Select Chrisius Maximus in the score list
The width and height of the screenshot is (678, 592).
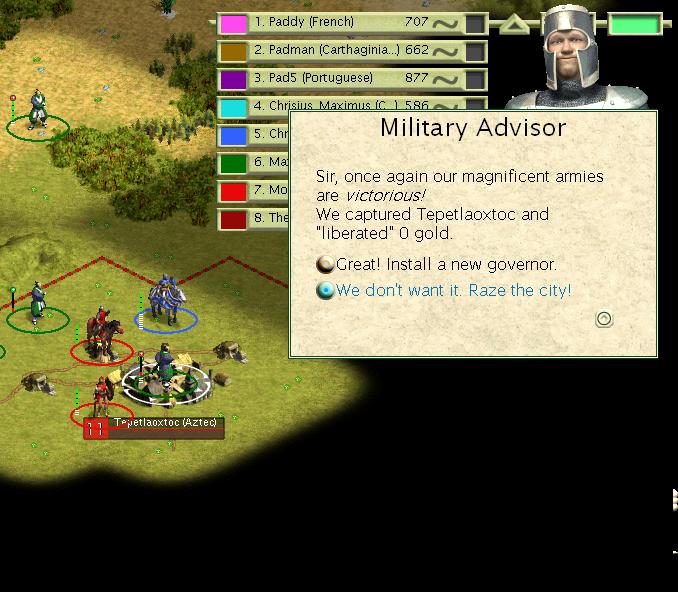(338, 105)
